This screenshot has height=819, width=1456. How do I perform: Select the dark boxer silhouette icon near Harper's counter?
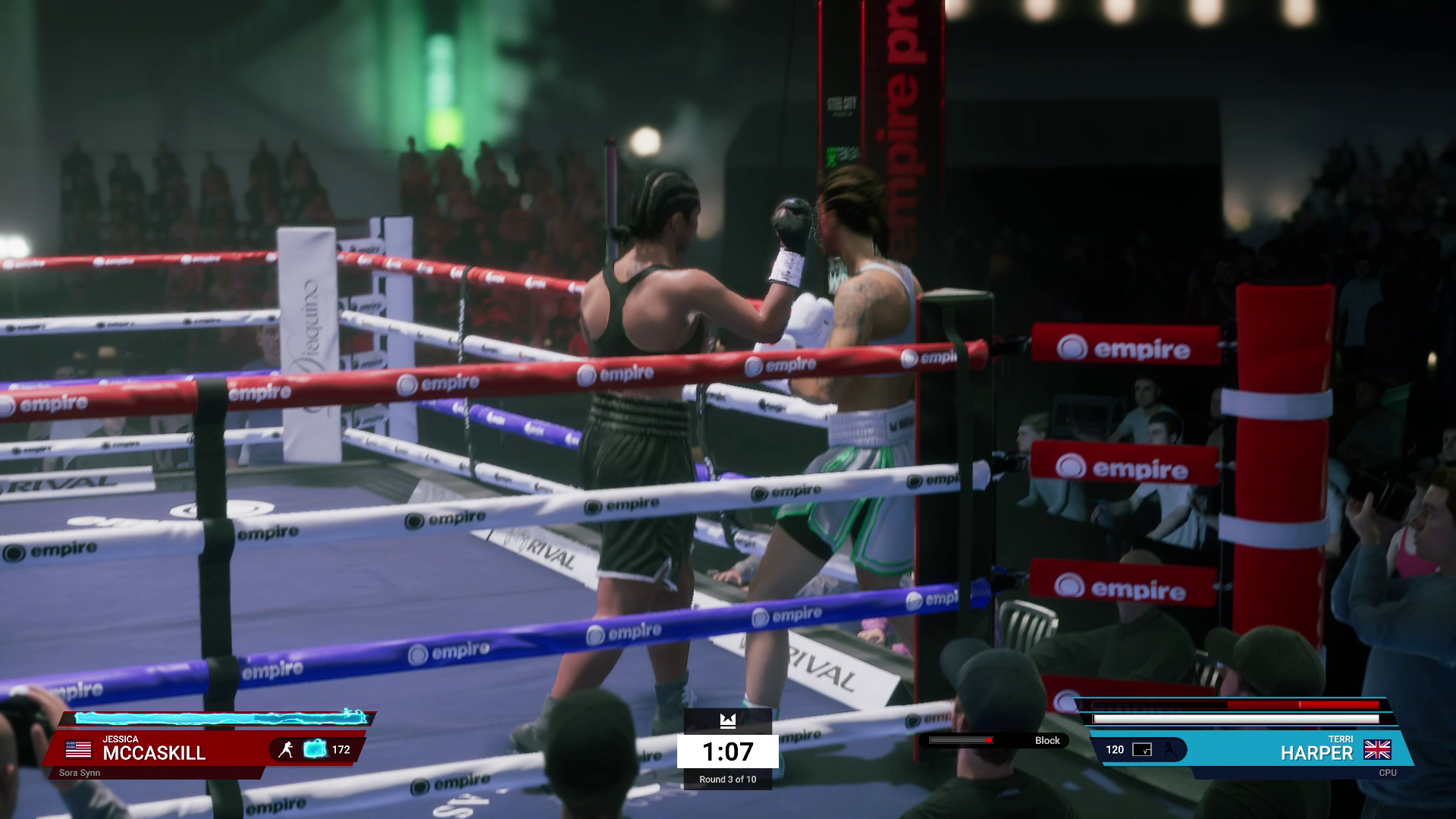coord(1168,750)
